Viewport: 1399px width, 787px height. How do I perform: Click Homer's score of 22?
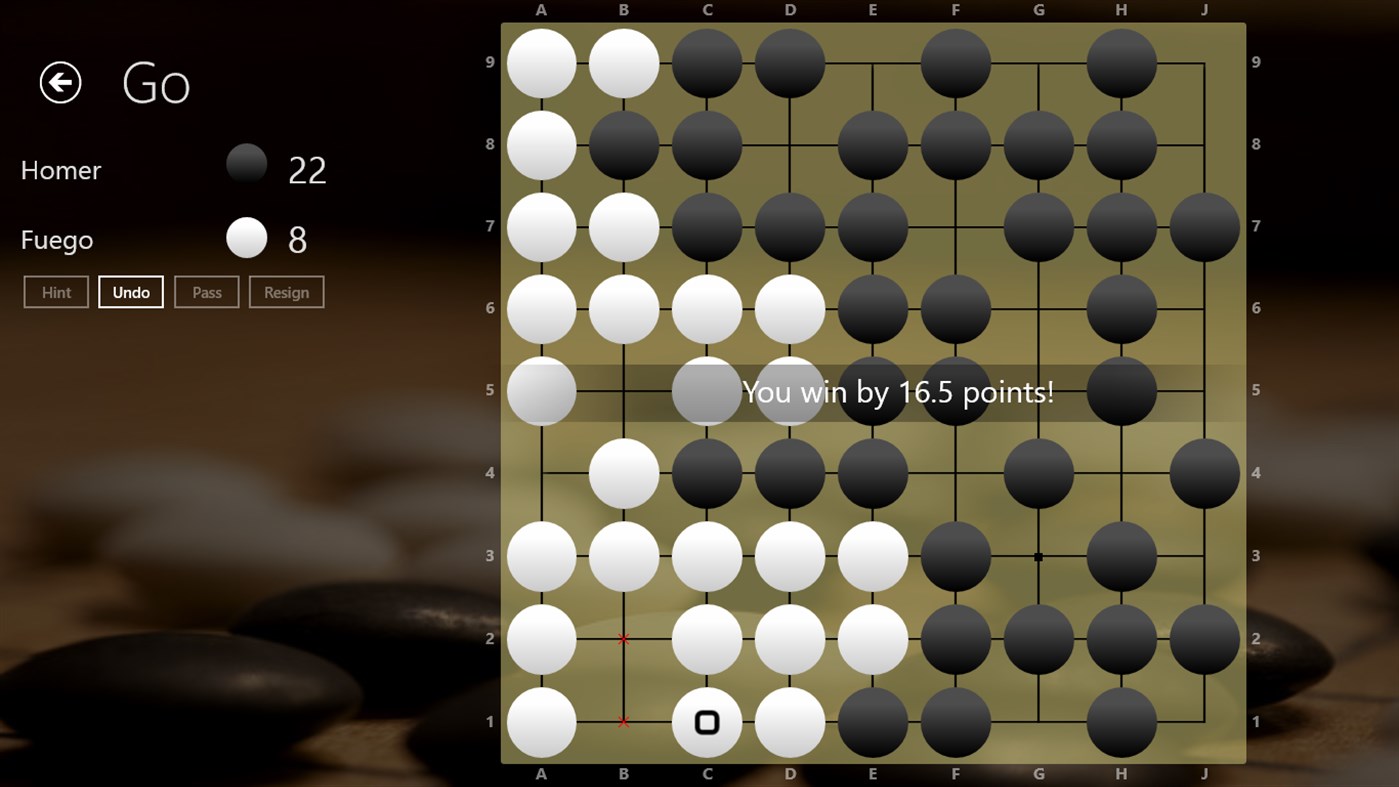[306, 169]
